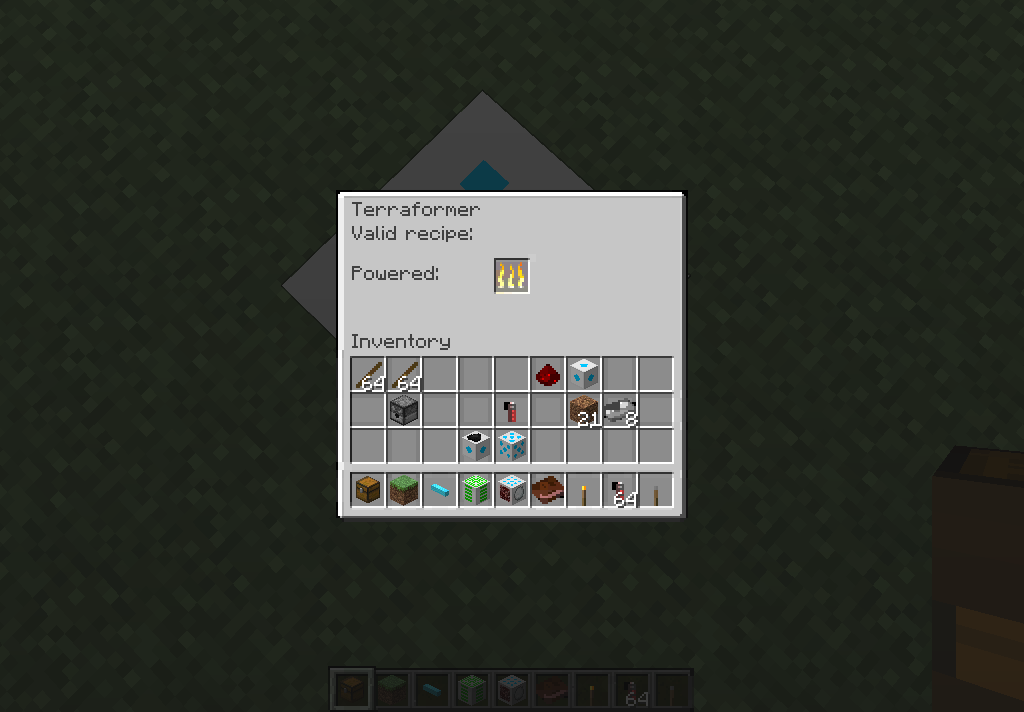Select the gray item stack of 8

pyautogui.click(x=620, y=410)
